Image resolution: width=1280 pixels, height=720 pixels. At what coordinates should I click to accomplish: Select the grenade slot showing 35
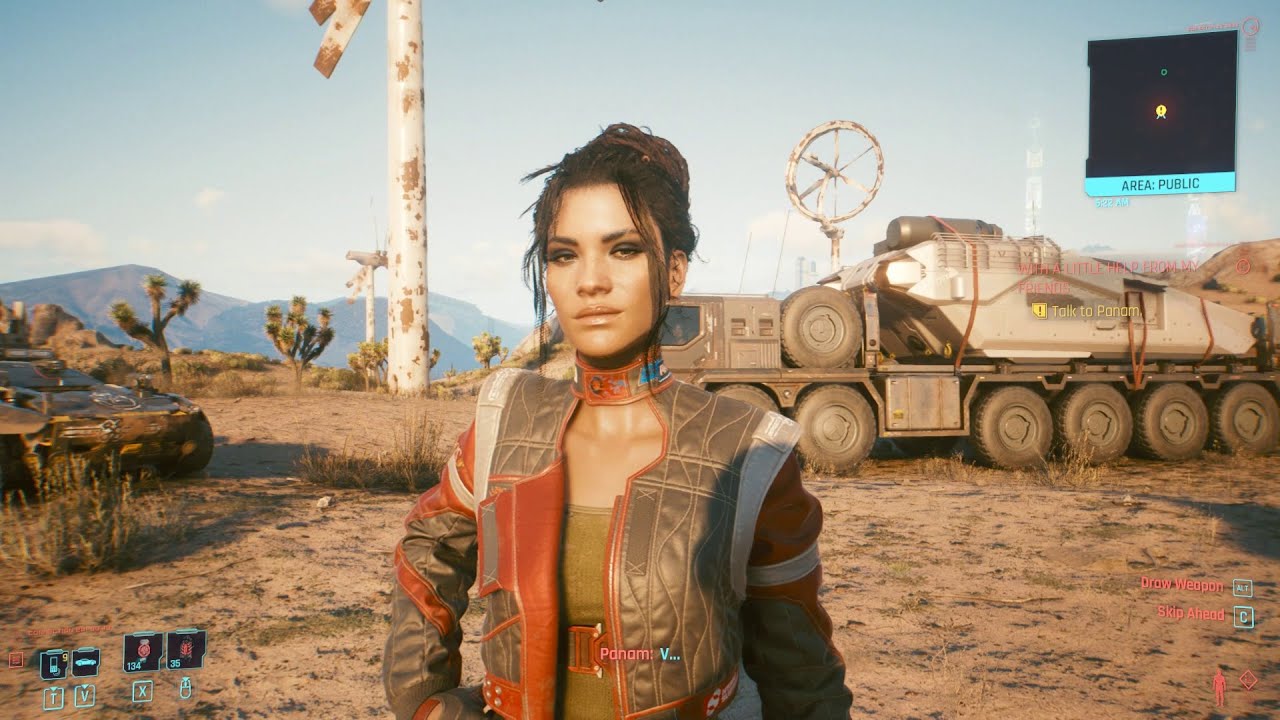[x=186, y=650]
